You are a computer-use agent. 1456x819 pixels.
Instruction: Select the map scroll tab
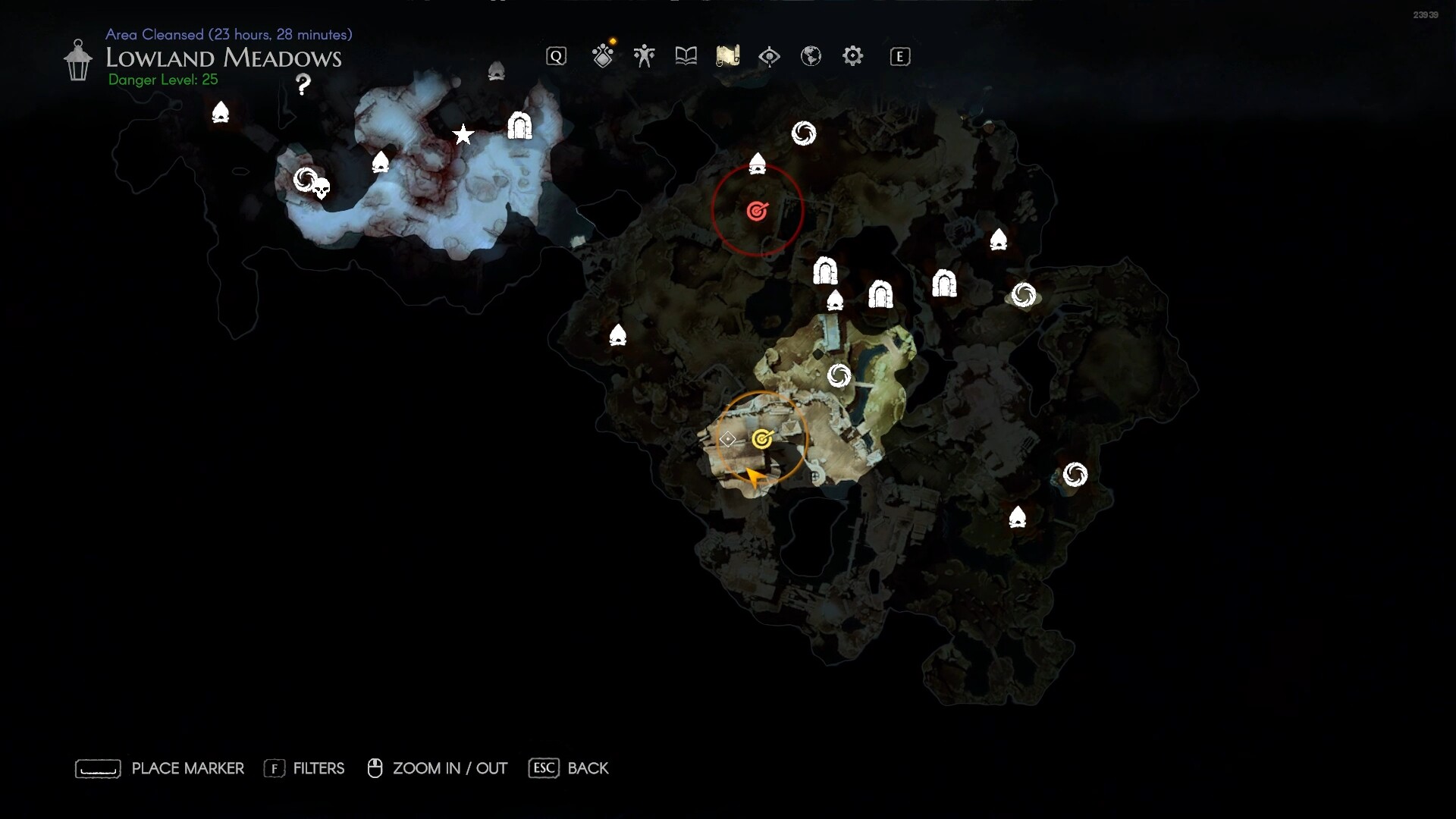tap(727, 56)
